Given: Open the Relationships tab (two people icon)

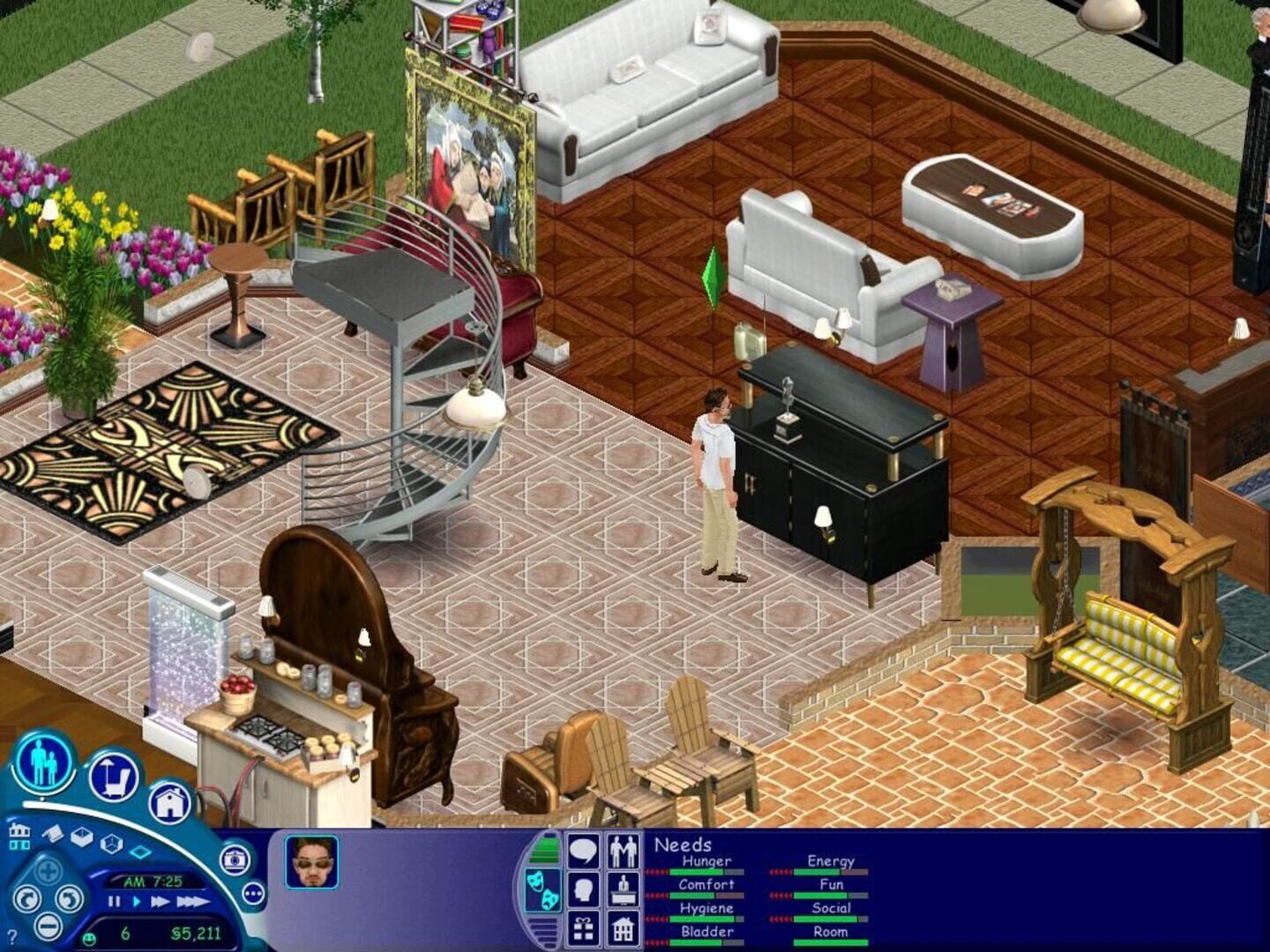Looking at the screenshot, I should tap(623, 851).
